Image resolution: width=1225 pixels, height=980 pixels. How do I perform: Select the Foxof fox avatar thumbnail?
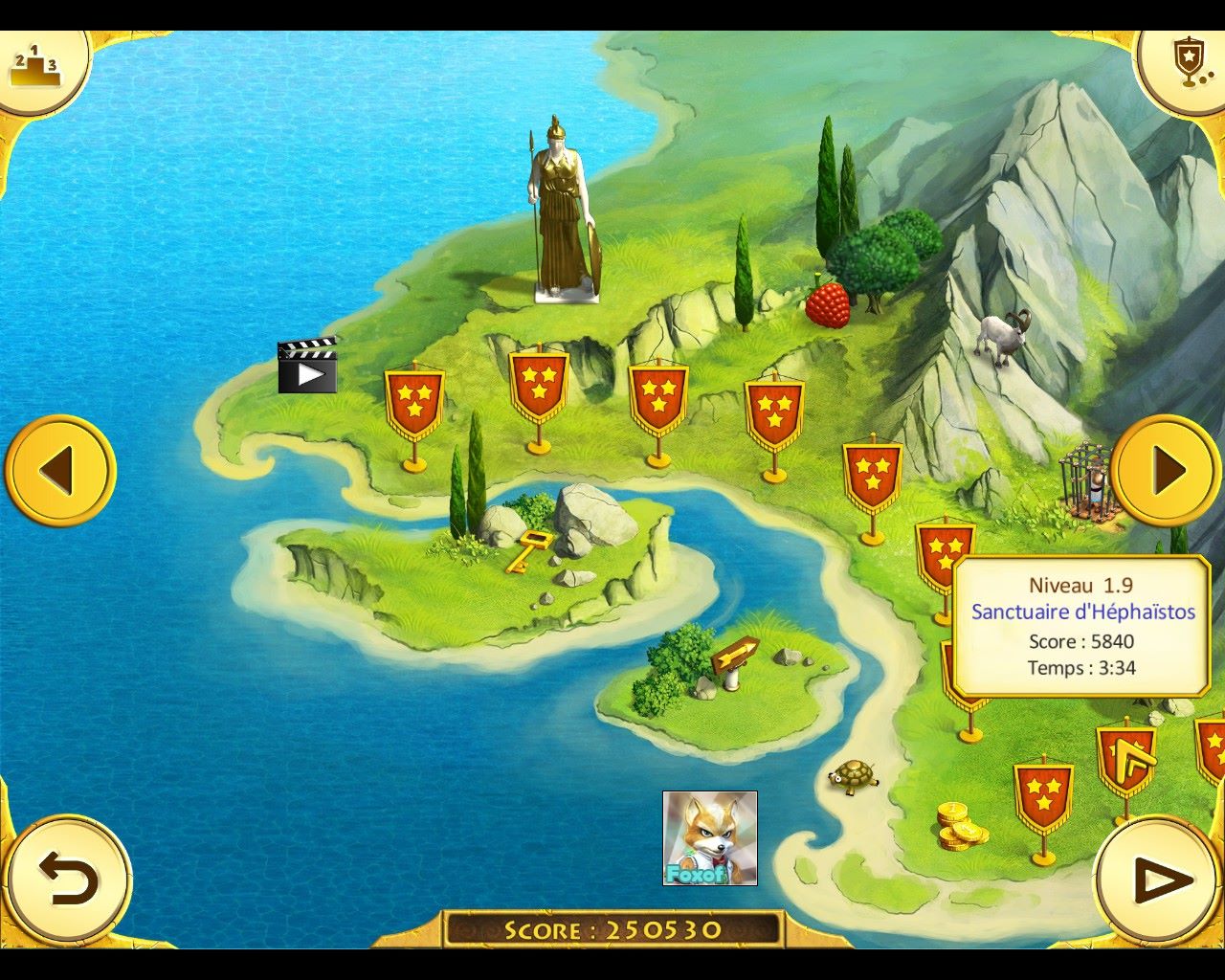coord(710,837)
